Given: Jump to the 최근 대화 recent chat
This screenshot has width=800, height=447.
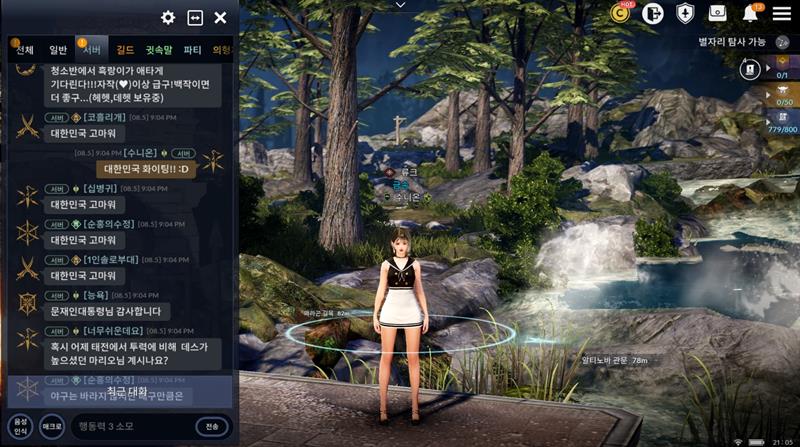Looking at the screenshot, I should click(127, 393).
